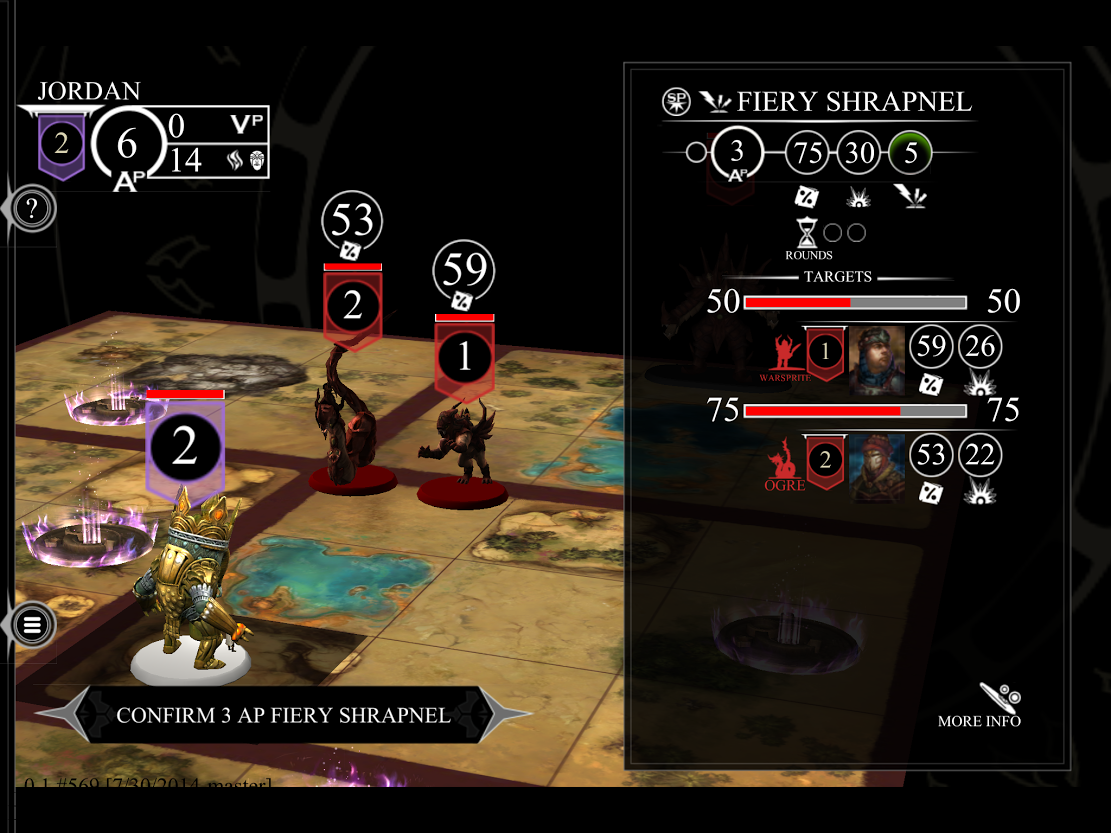Select the Warsprite target portrait

[x=877, y=361]
